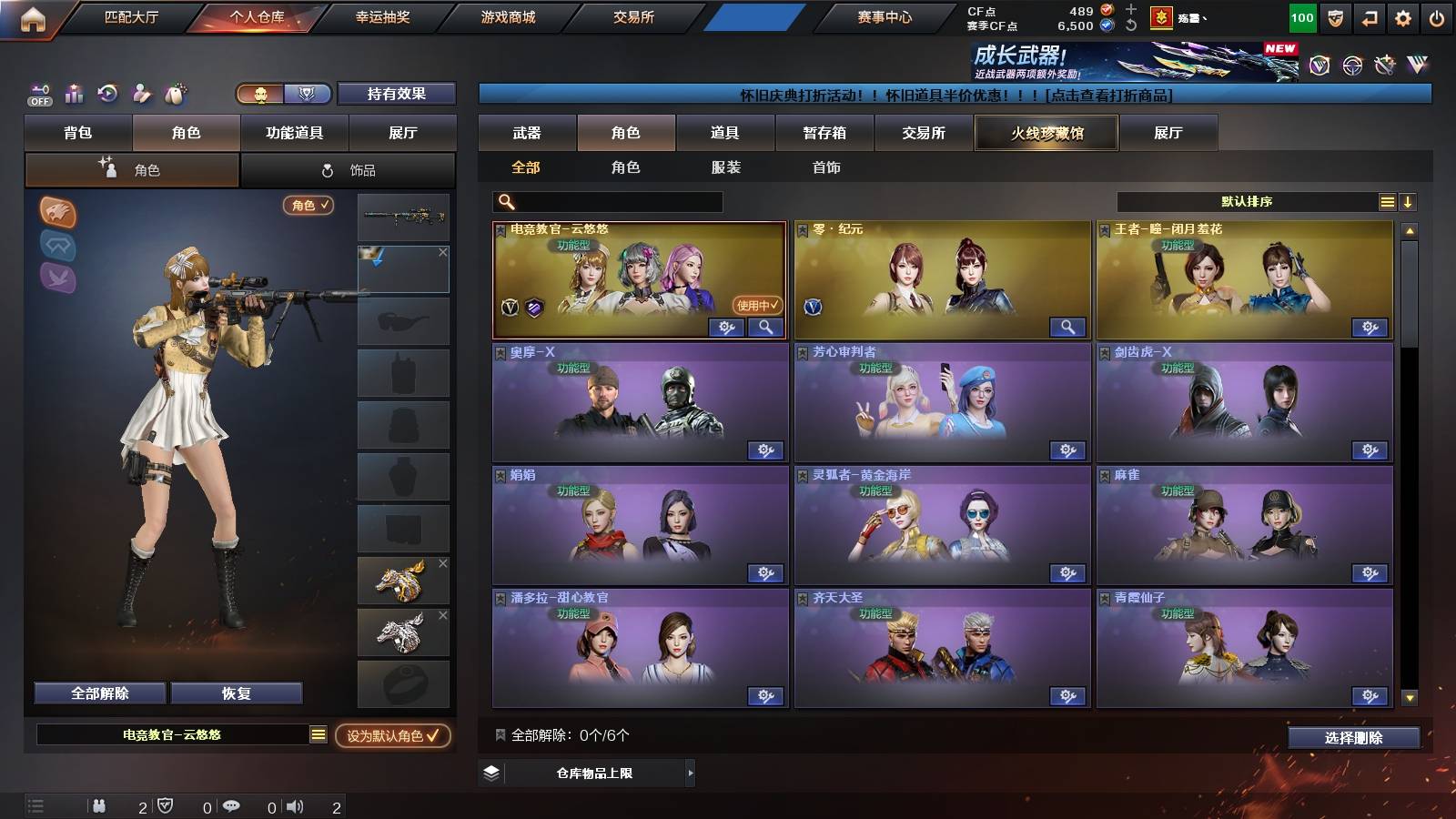Click the replay/play circular arrow icon

[x=106, y=94]
